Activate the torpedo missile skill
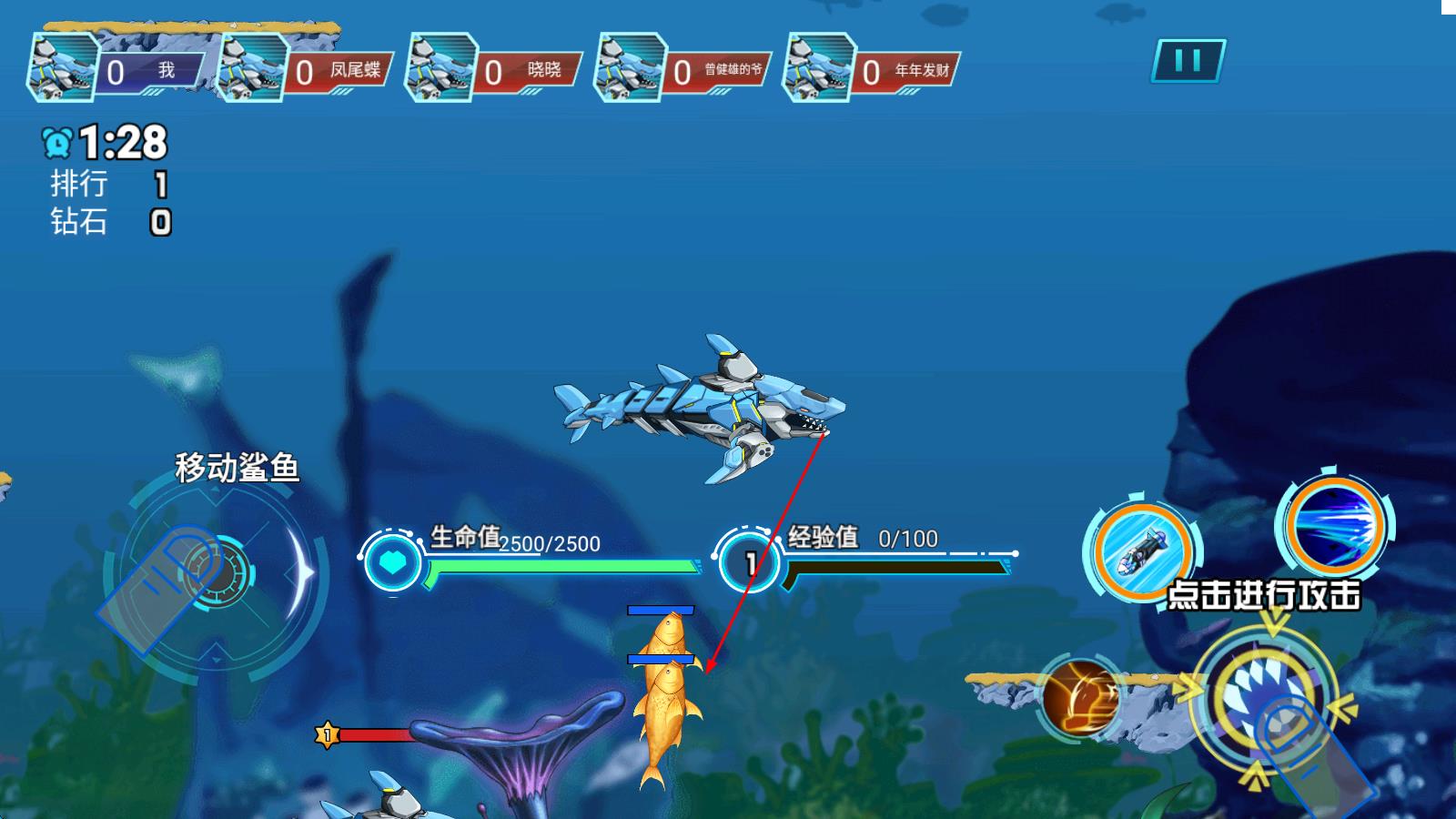The height and width of the screenshot is (819, 1456). (1142, 550)
